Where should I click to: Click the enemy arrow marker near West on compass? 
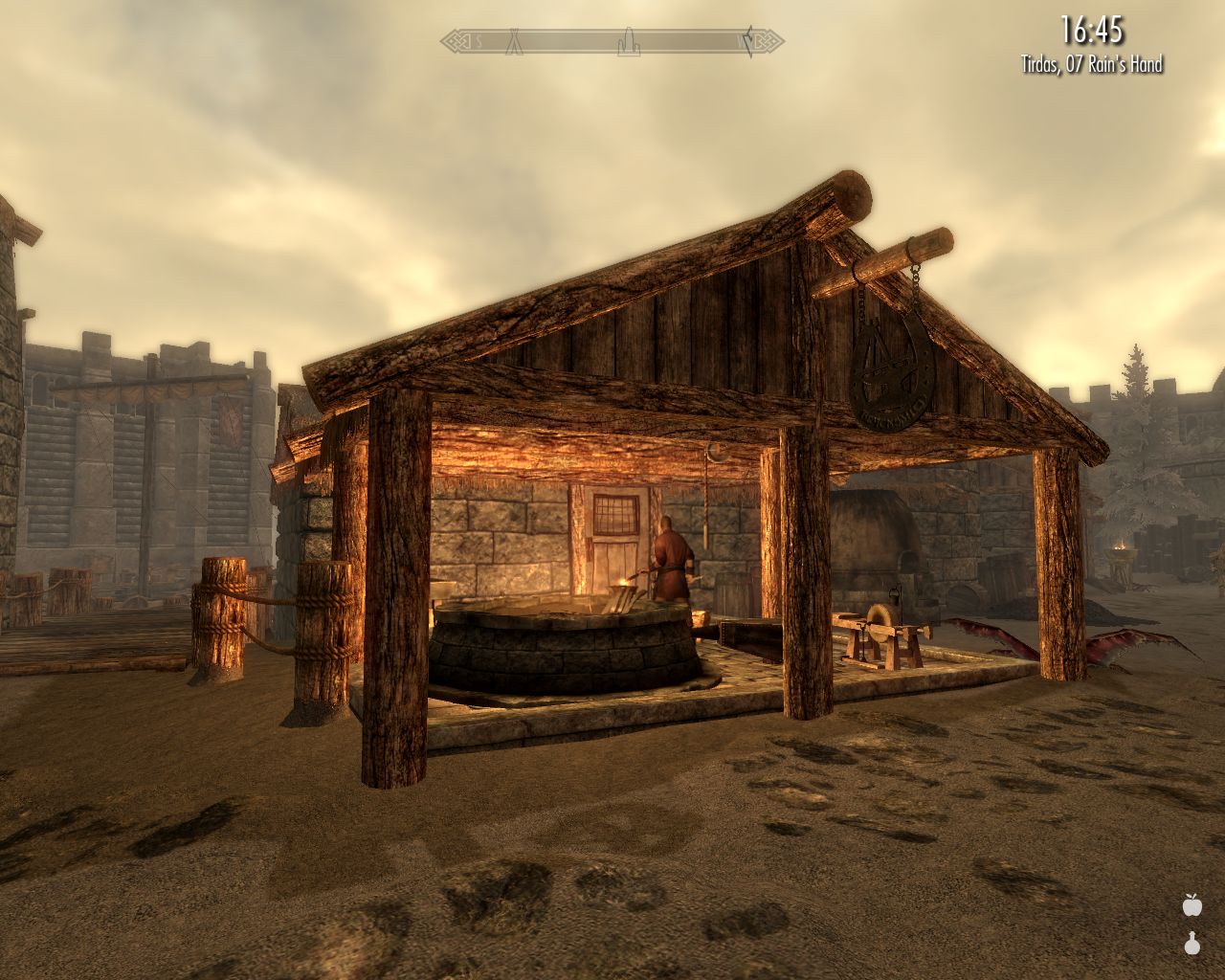[x=751, y=40]
